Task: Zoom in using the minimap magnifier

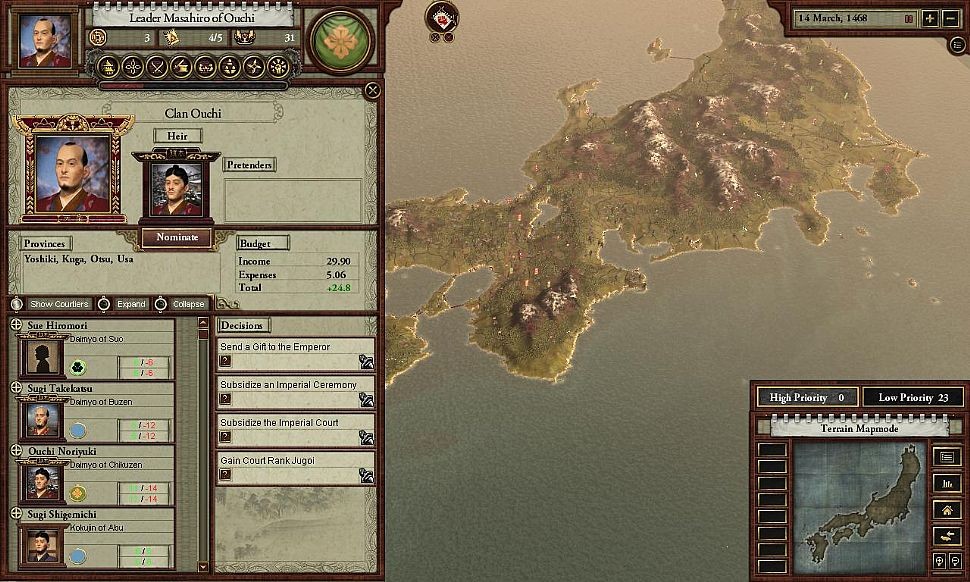Action: coord(940,561)
